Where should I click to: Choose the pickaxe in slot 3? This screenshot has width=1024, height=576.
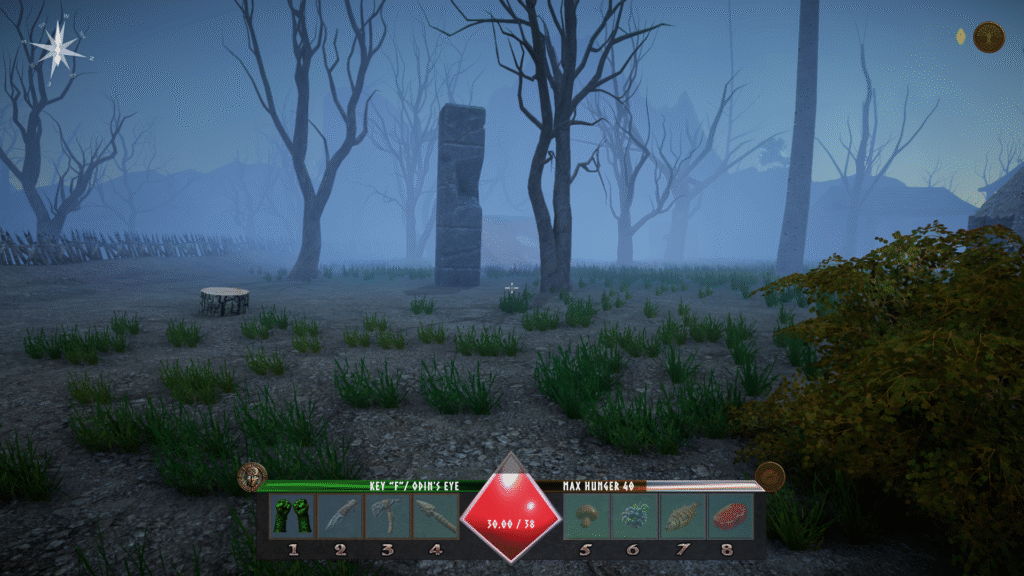387,517
